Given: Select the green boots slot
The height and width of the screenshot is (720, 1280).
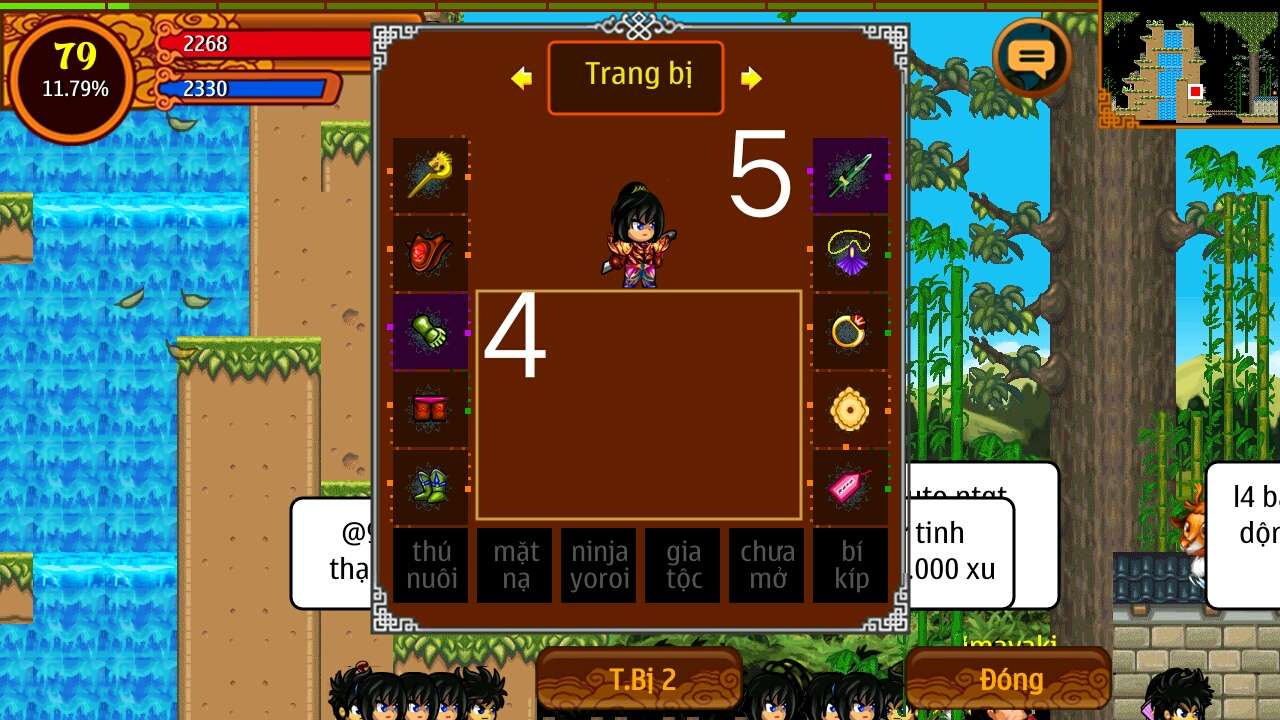Looking at the screenshot, I should click(x=430, y=487).
